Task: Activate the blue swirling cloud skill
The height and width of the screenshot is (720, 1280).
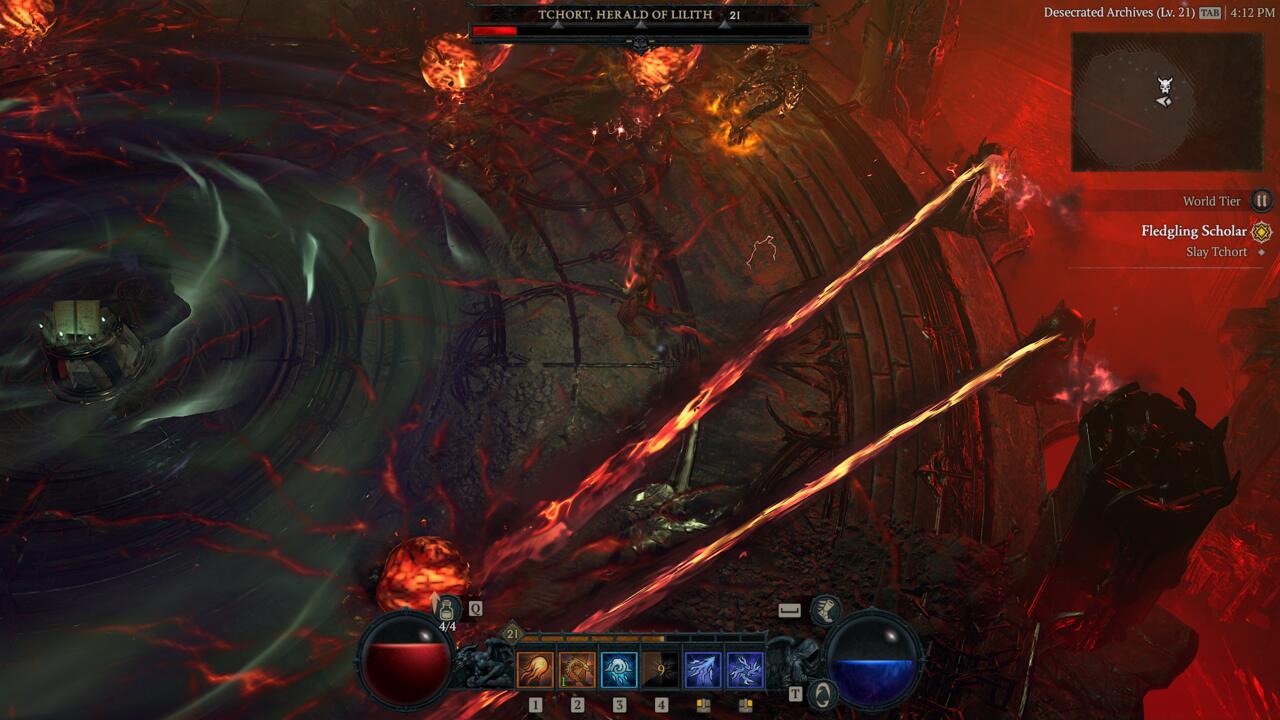Action: click(x=619, y=670)
